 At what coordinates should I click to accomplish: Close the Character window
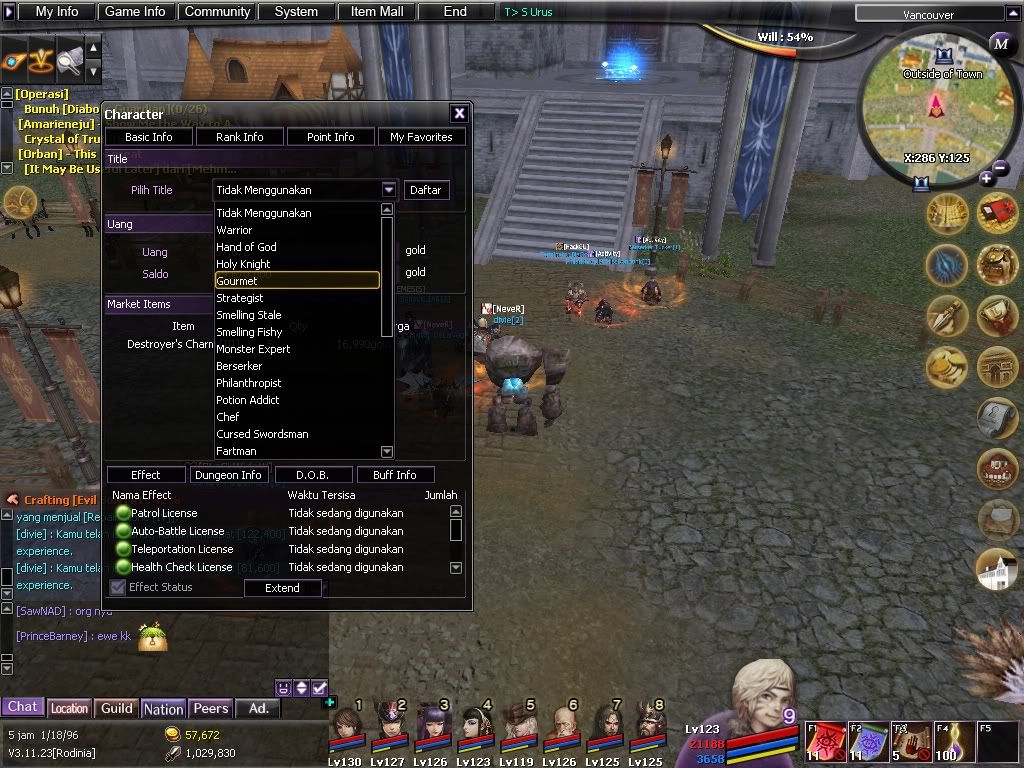click(x=459, y=114)
